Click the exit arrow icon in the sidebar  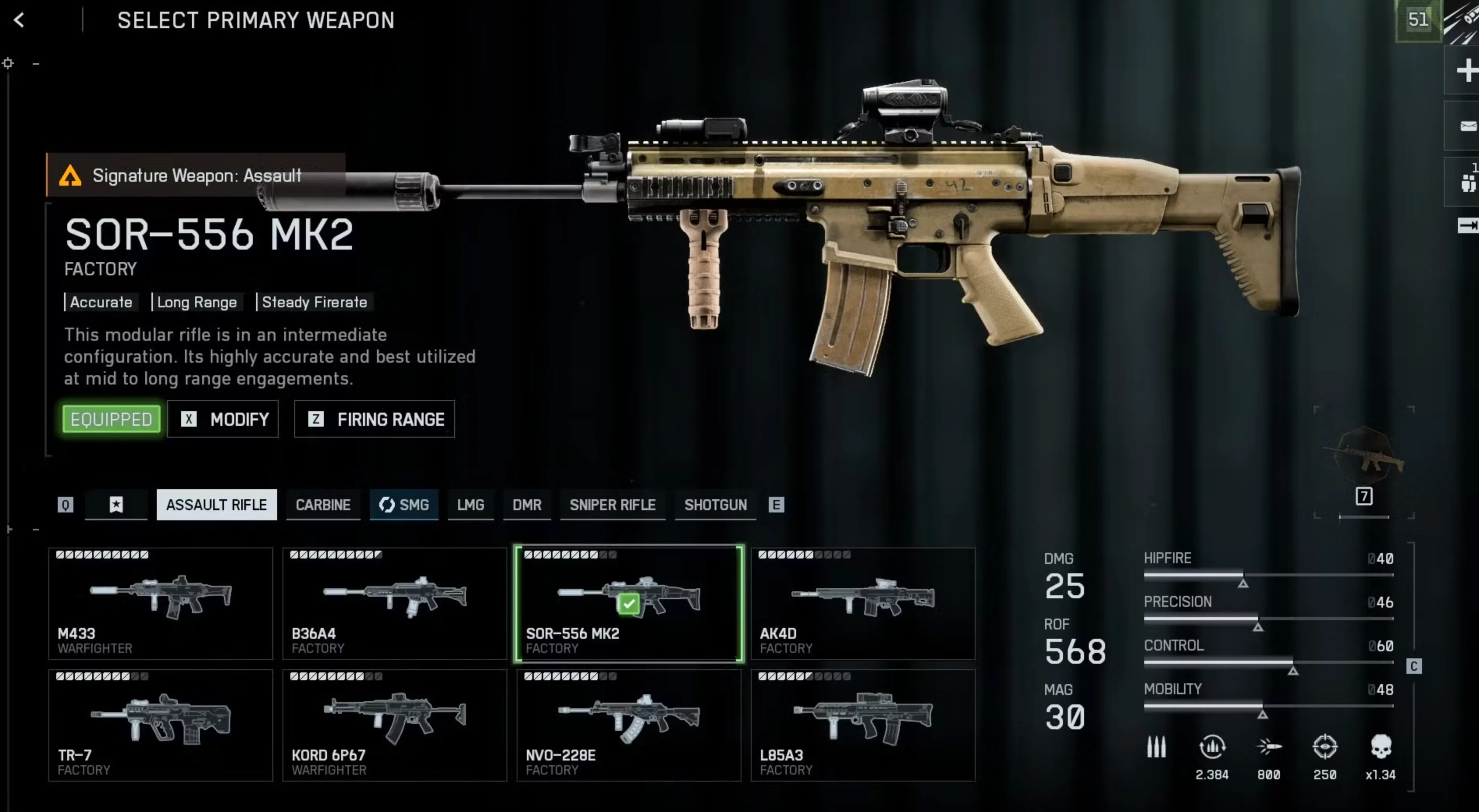click(x=1468, y=225)
